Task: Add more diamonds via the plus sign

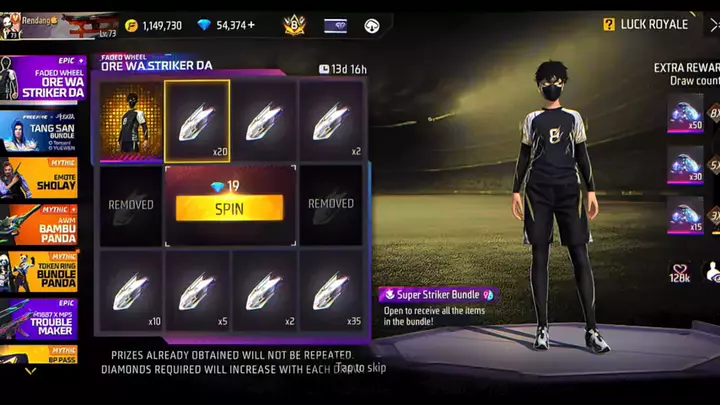Action: (250, 25)
